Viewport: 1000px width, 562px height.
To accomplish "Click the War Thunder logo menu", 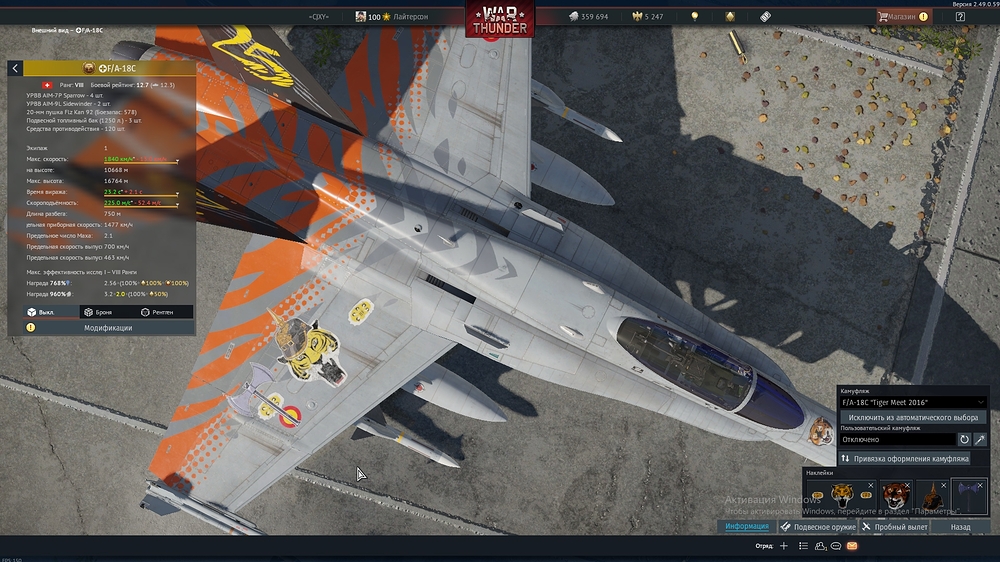I will [x=499, y=19].
